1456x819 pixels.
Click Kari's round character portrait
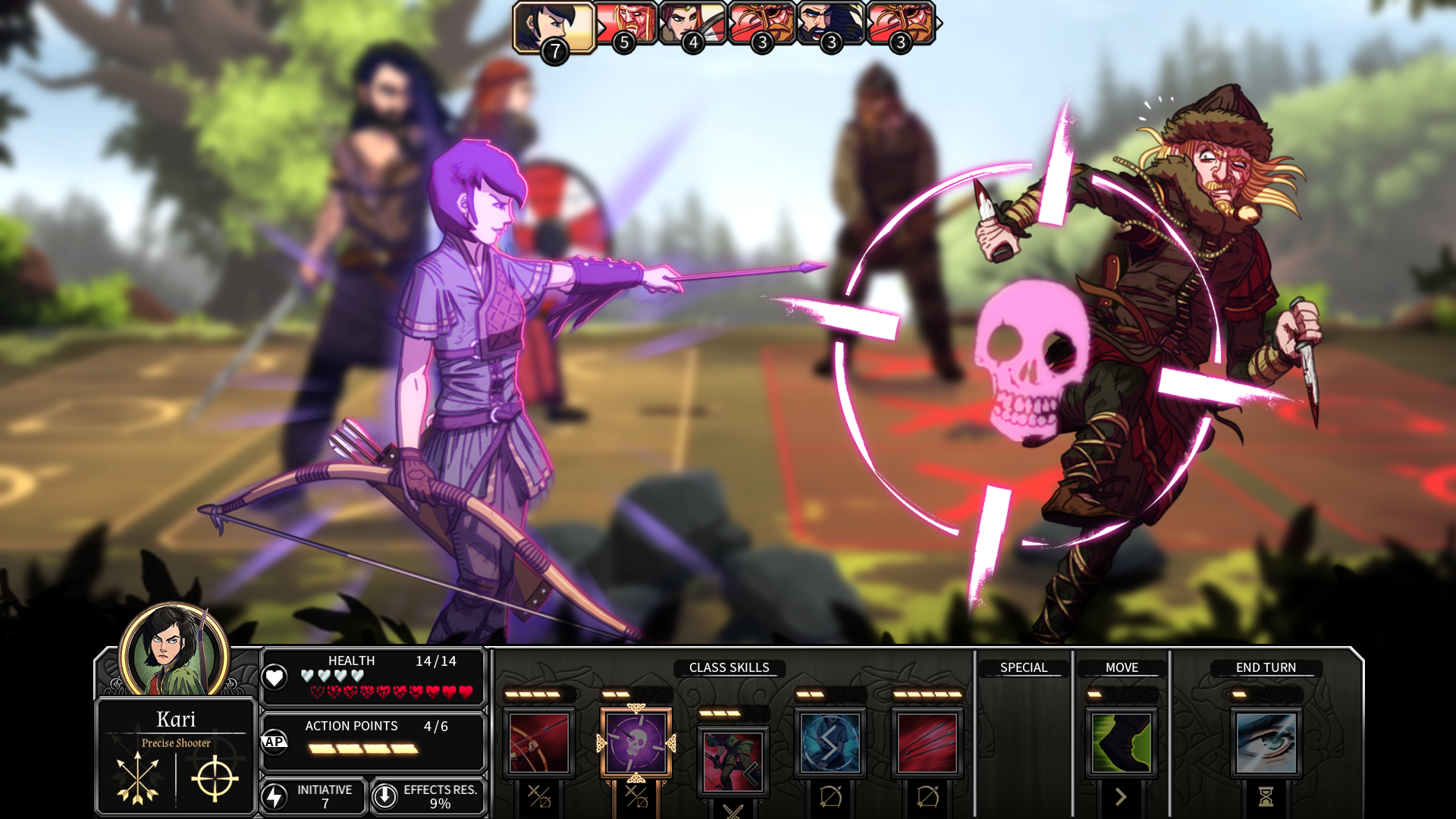pyautogui.click(x=174, y=651)
